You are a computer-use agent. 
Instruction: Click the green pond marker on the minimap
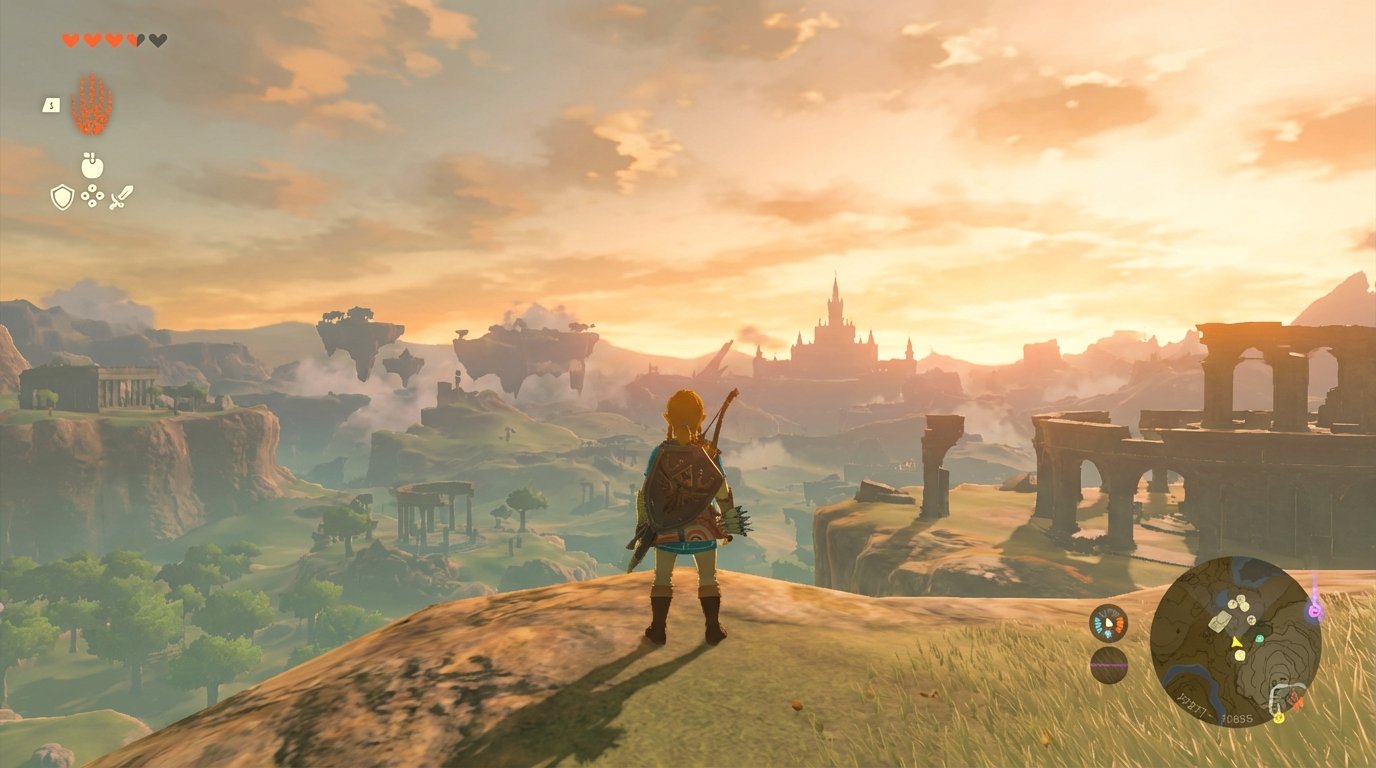pyautogui.click(x=1258, y=639)
